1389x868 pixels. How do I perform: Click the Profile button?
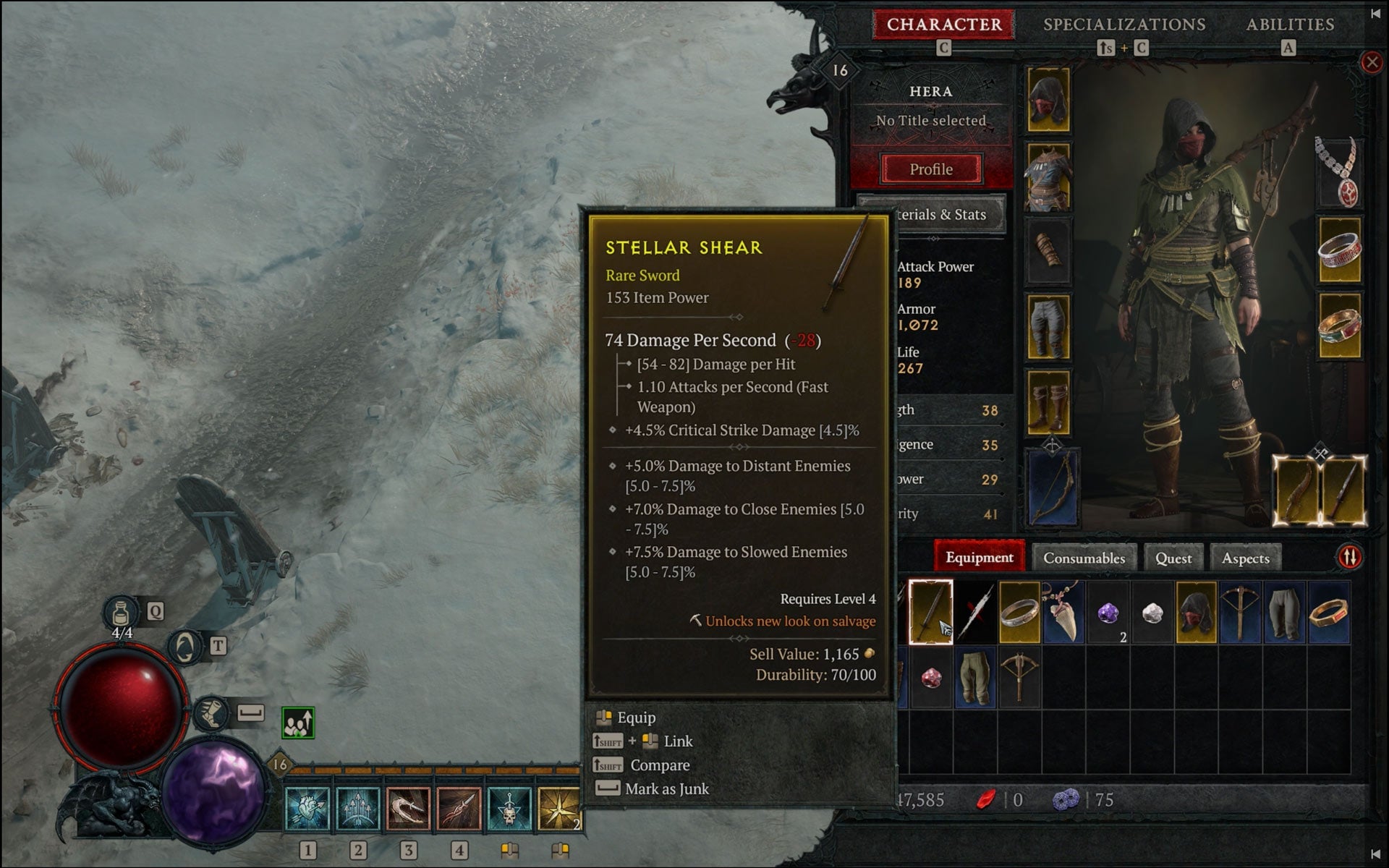pos(931,169)
